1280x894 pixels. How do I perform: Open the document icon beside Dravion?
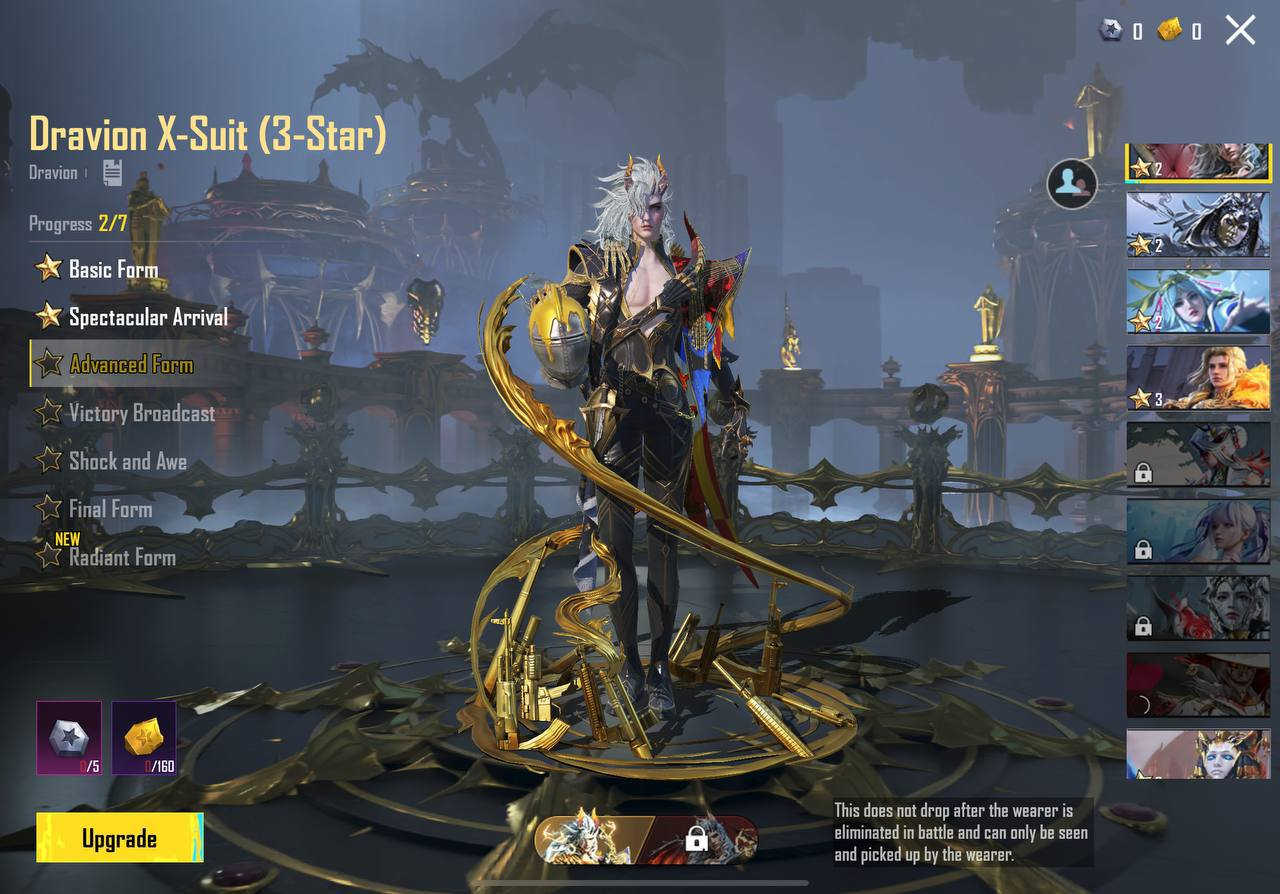112,172
